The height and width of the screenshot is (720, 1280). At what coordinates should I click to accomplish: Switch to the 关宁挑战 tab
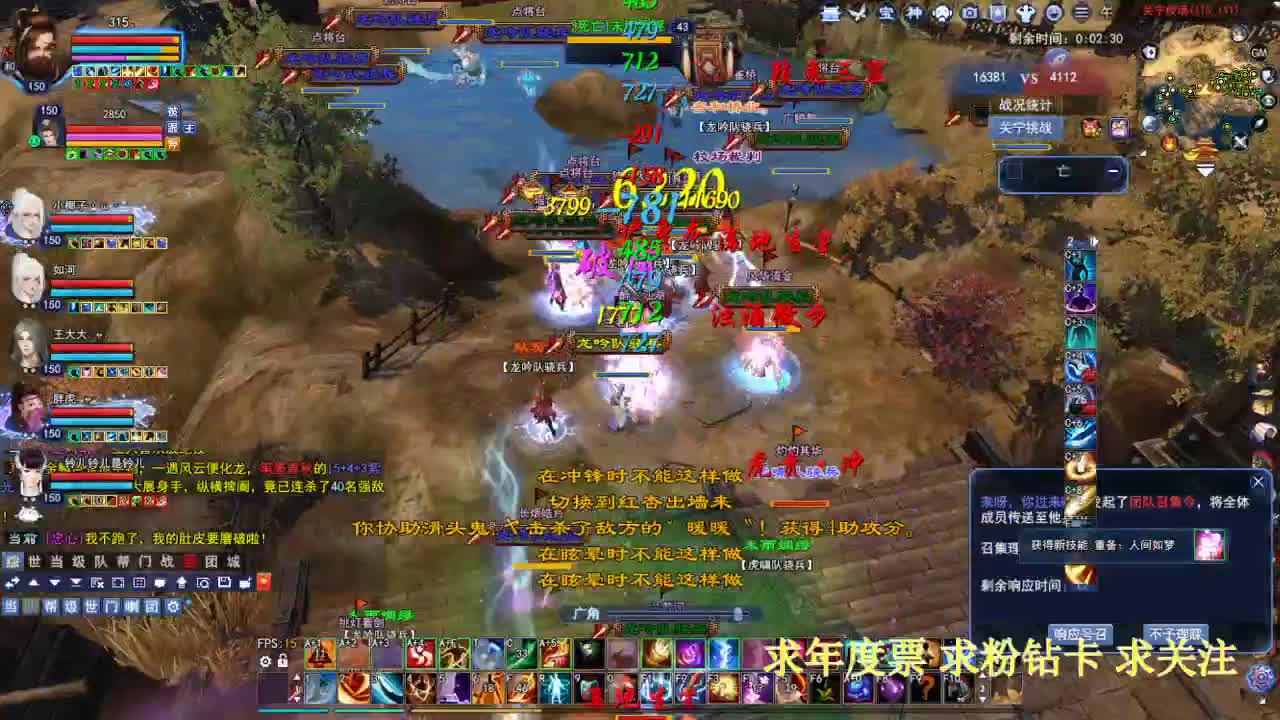click(1026, 128)
